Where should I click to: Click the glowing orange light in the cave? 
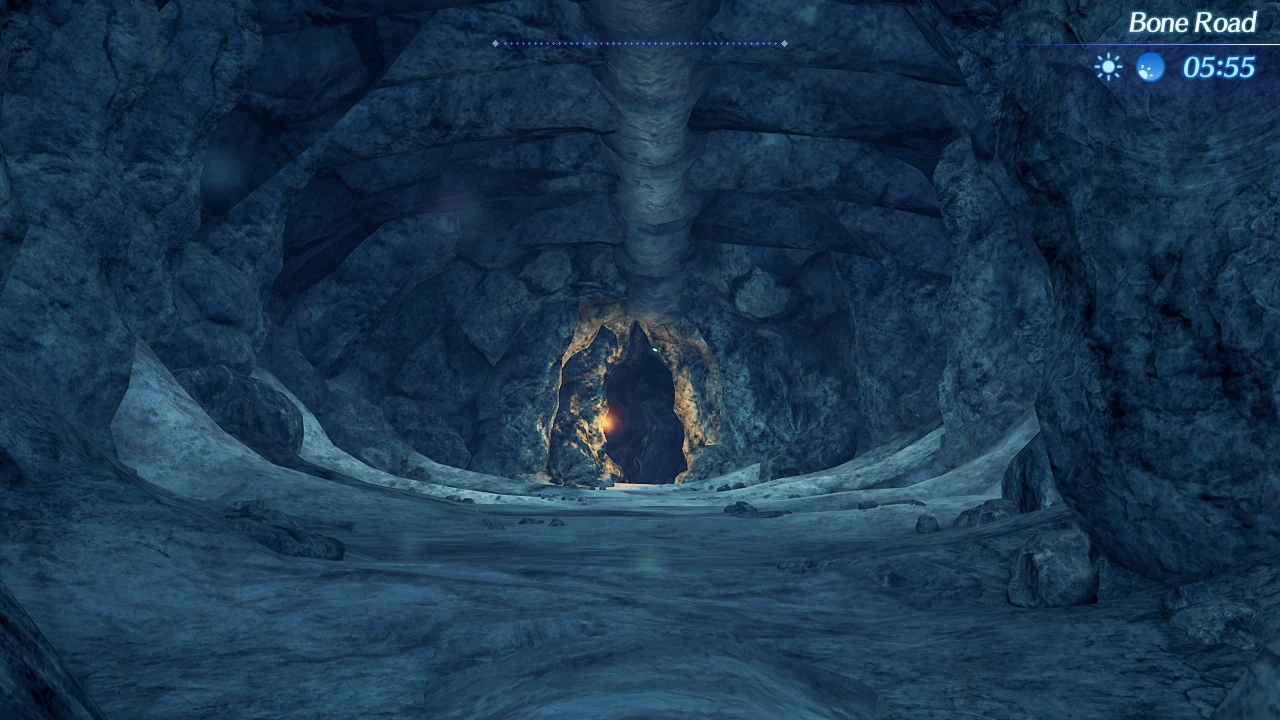point(607,424)
